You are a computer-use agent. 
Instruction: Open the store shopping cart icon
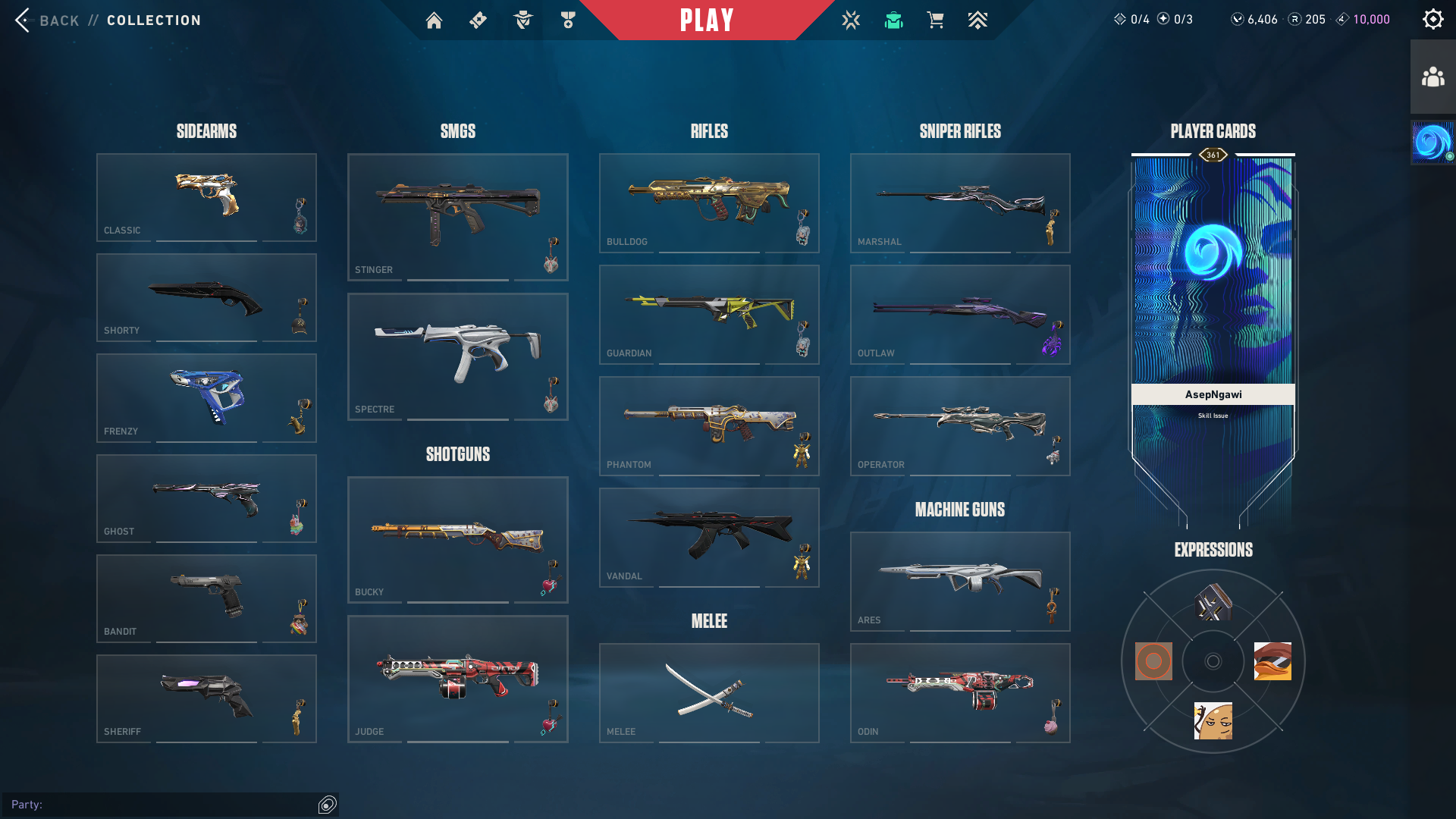935,20
